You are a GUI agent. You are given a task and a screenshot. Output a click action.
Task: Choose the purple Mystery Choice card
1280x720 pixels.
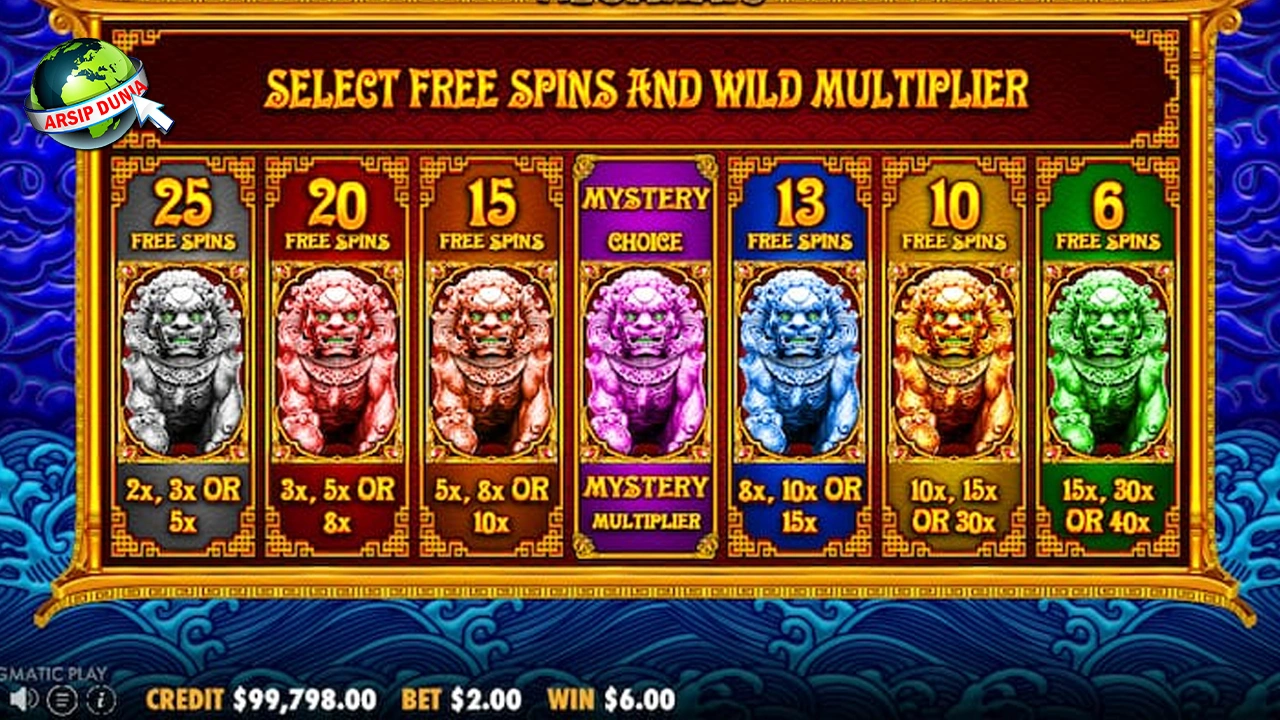tap(646, 357)
